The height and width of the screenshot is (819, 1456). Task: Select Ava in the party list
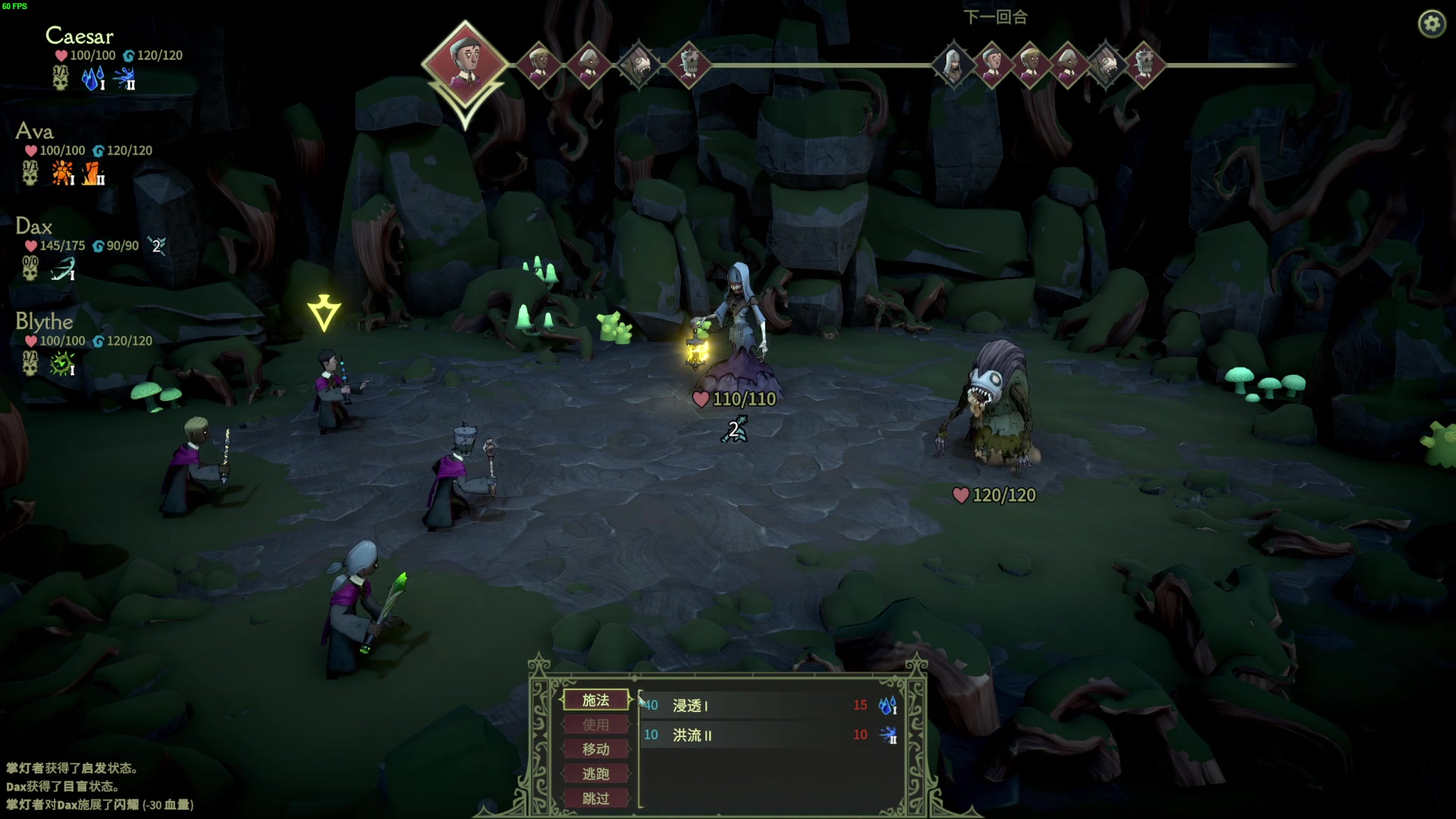34,131
